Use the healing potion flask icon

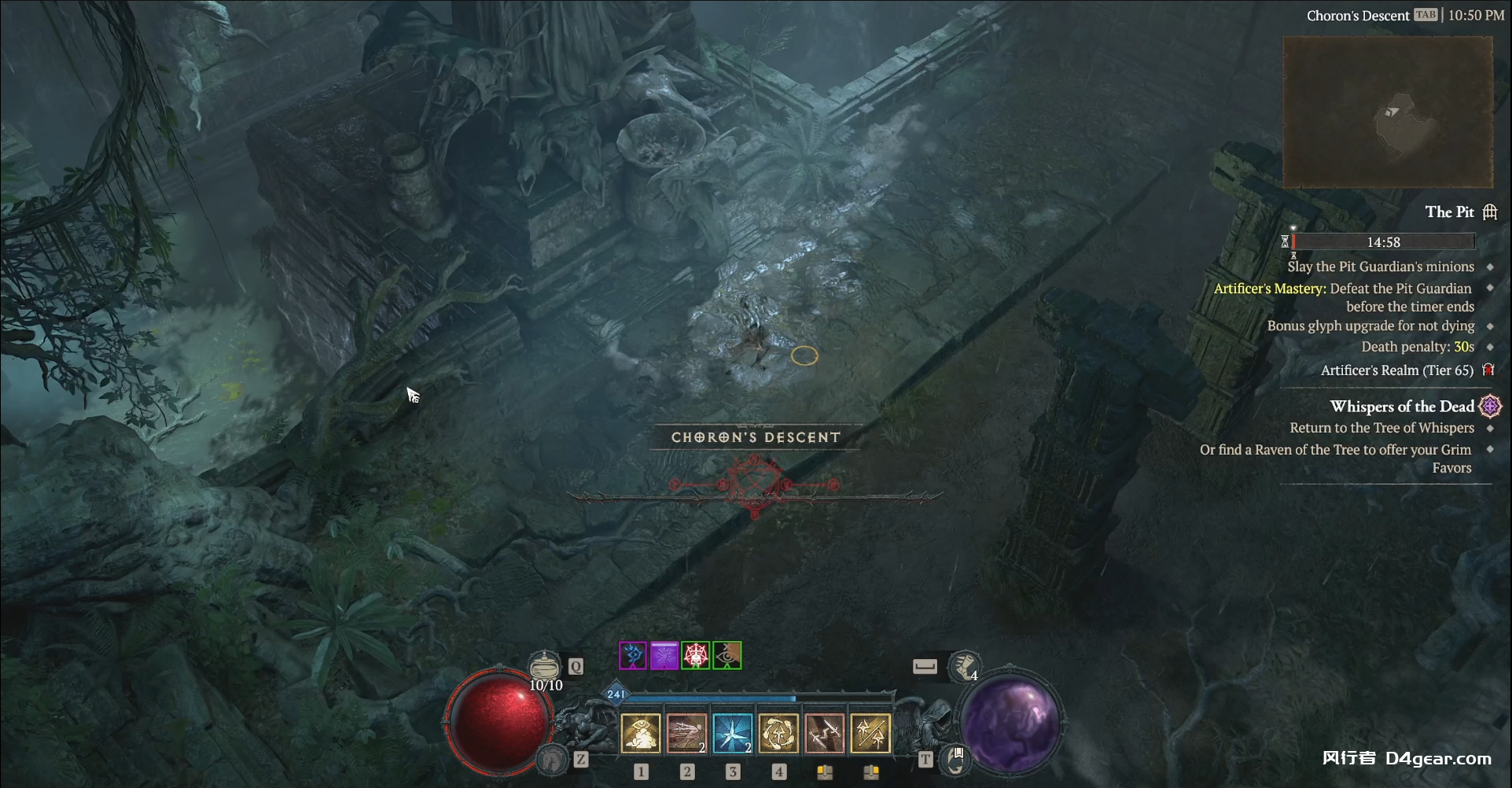pos(543,667)
